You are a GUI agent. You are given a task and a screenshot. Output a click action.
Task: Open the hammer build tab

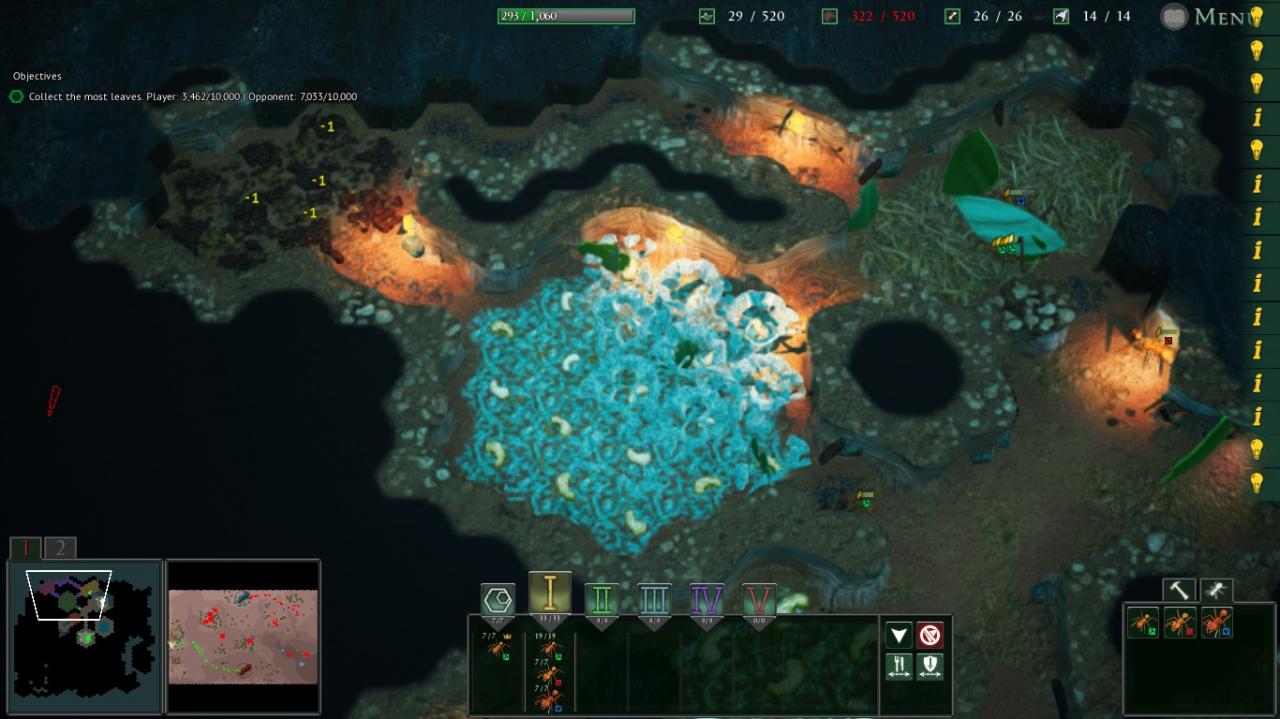coord(1180,590)
